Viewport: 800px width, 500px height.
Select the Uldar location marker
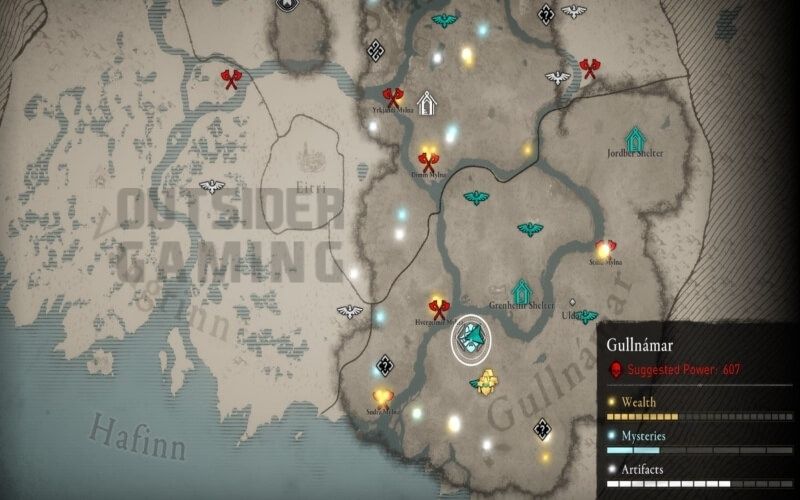572,302
